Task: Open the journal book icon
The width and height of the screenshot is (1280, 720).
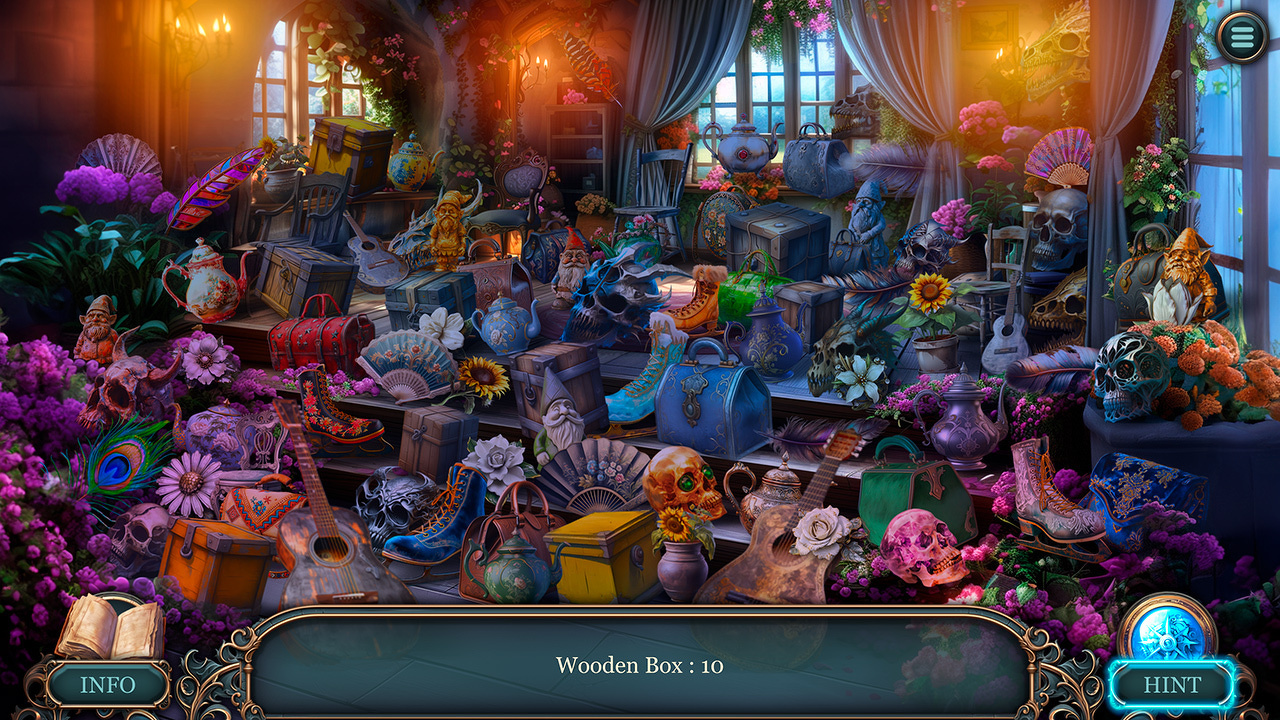Action: coord(109,628)
